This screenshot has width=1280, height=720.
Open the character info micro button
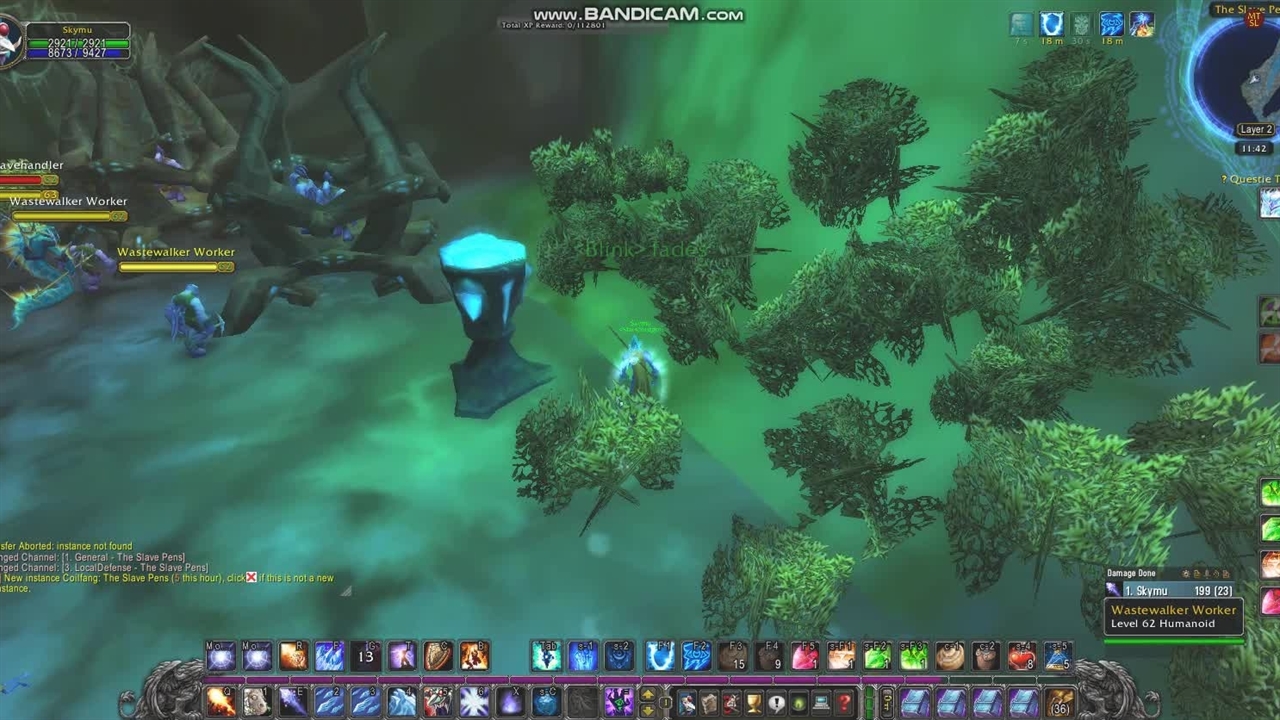coord(687,704)
